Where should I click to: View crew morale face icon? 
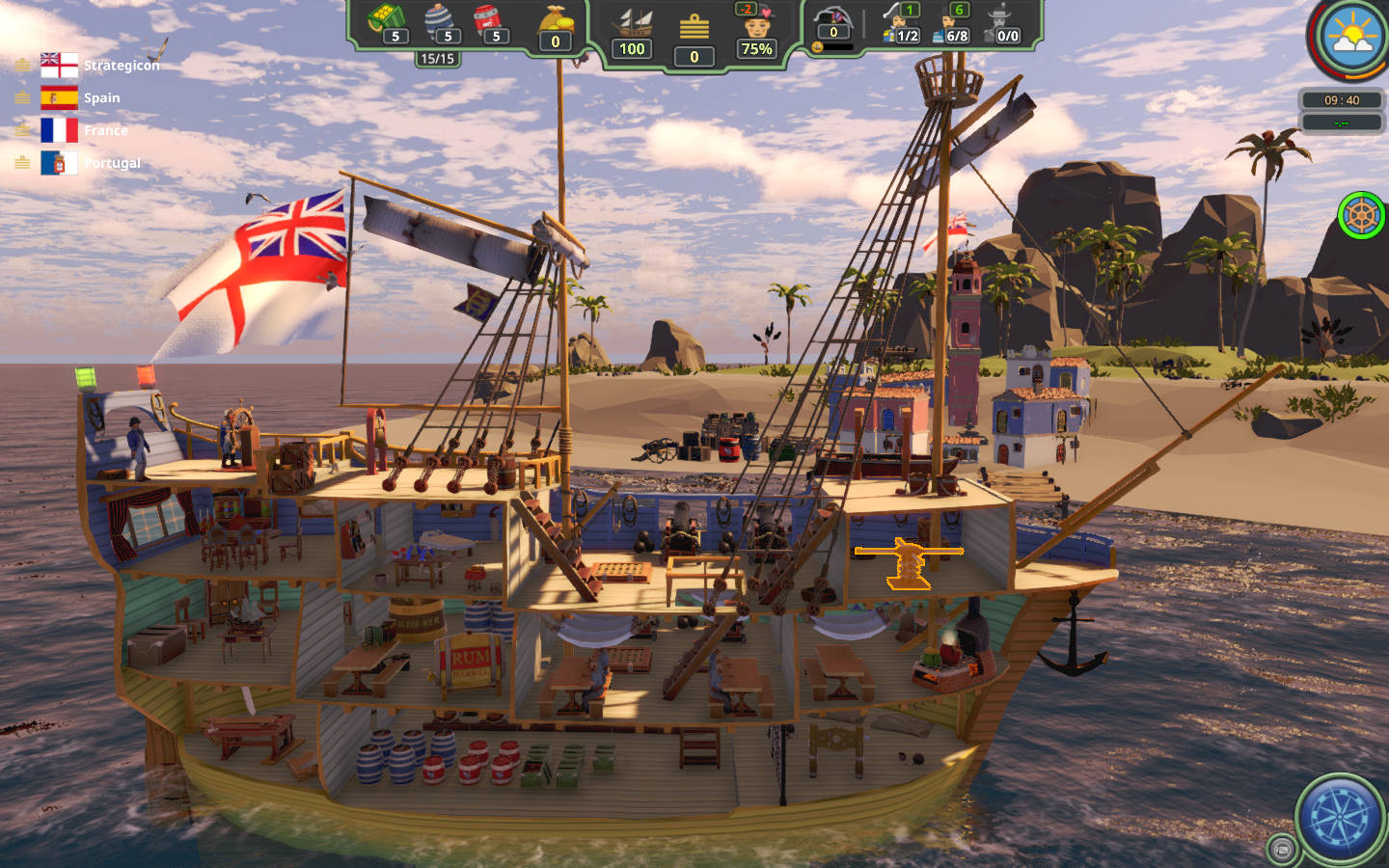pos(757,23)
